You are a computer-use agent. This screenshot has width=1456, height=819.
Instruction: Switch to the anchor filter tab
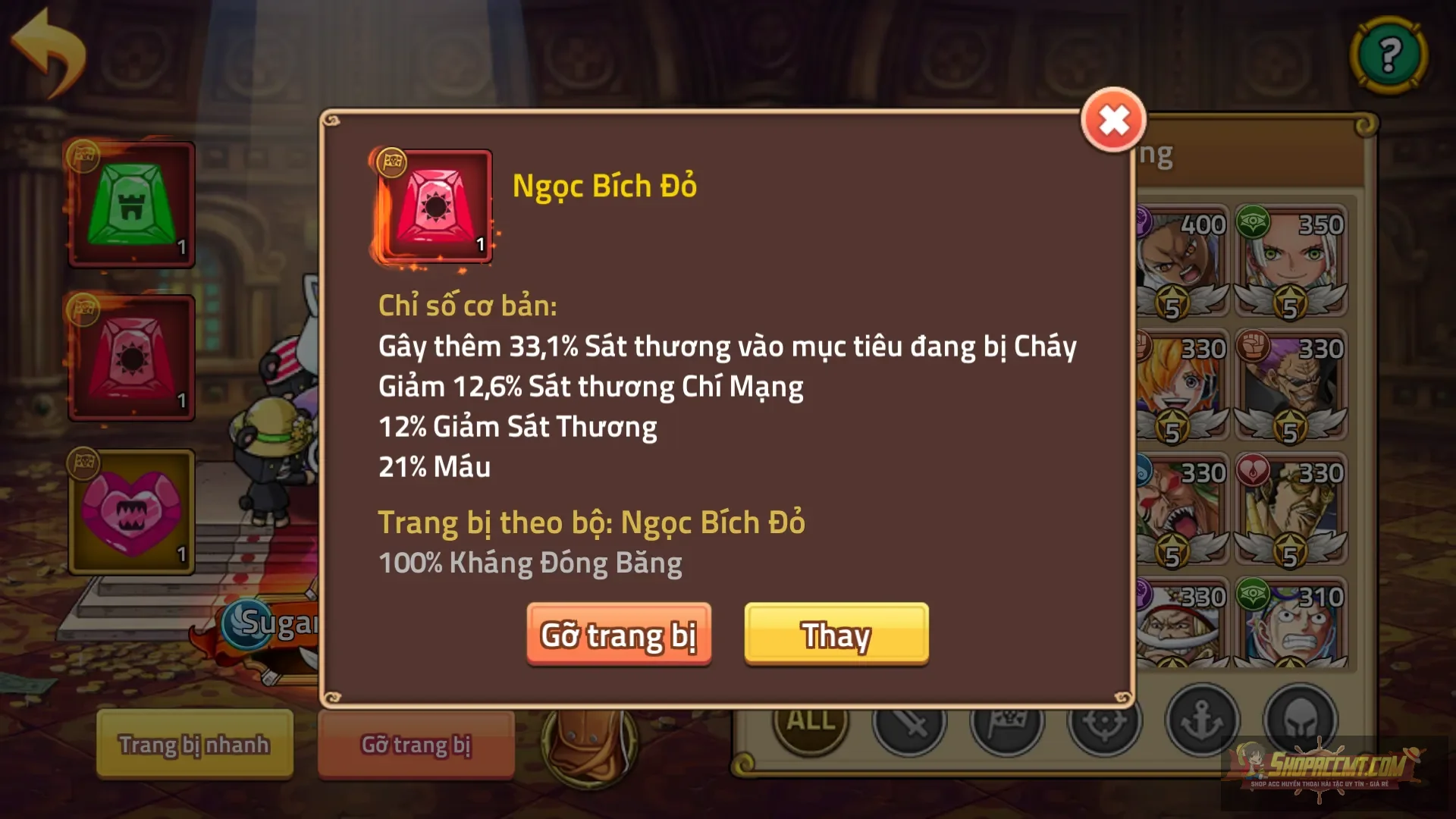tap(1202, 720)
